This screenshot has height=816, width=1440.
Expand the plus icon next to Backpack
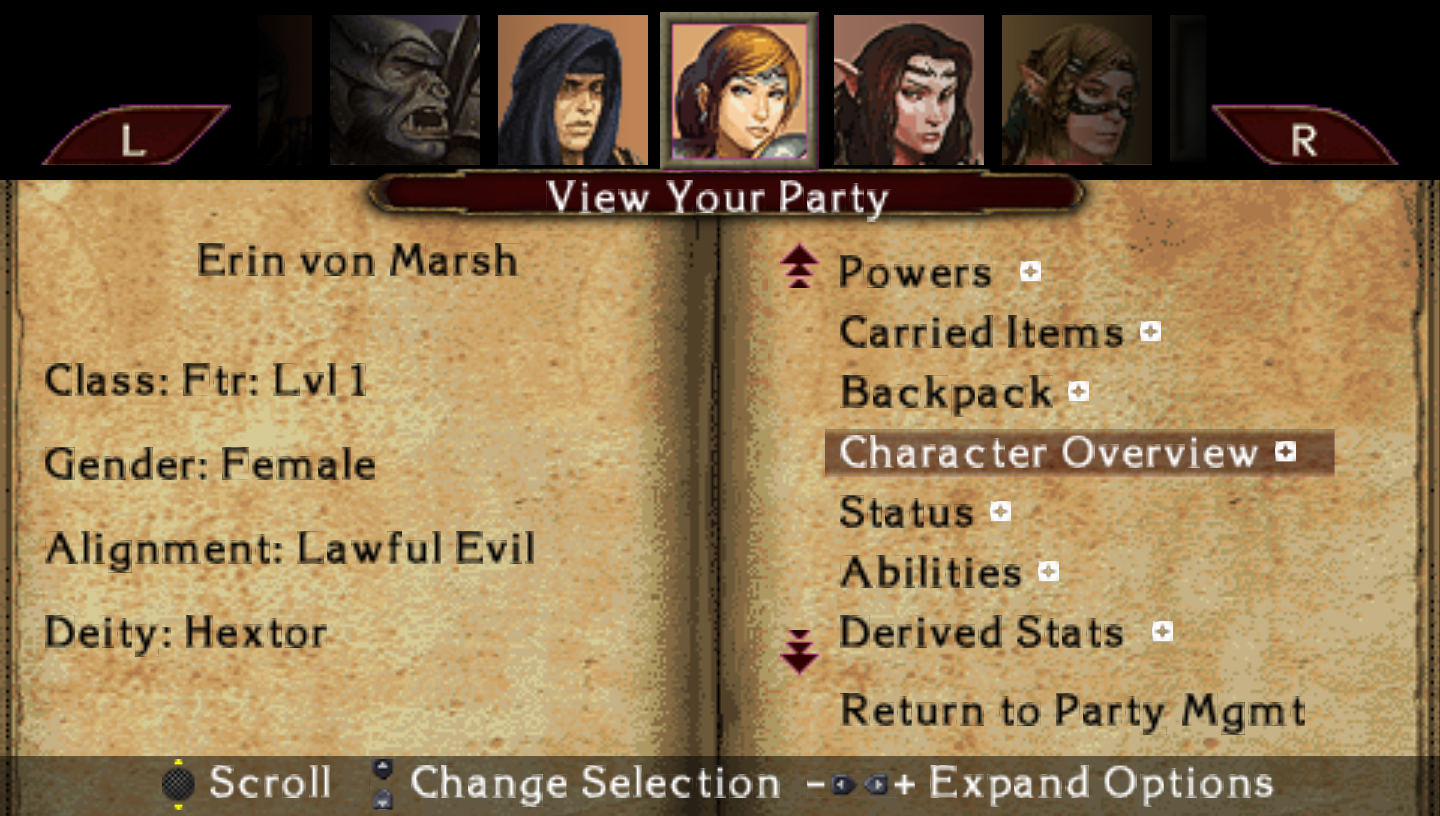(1078, 391)
